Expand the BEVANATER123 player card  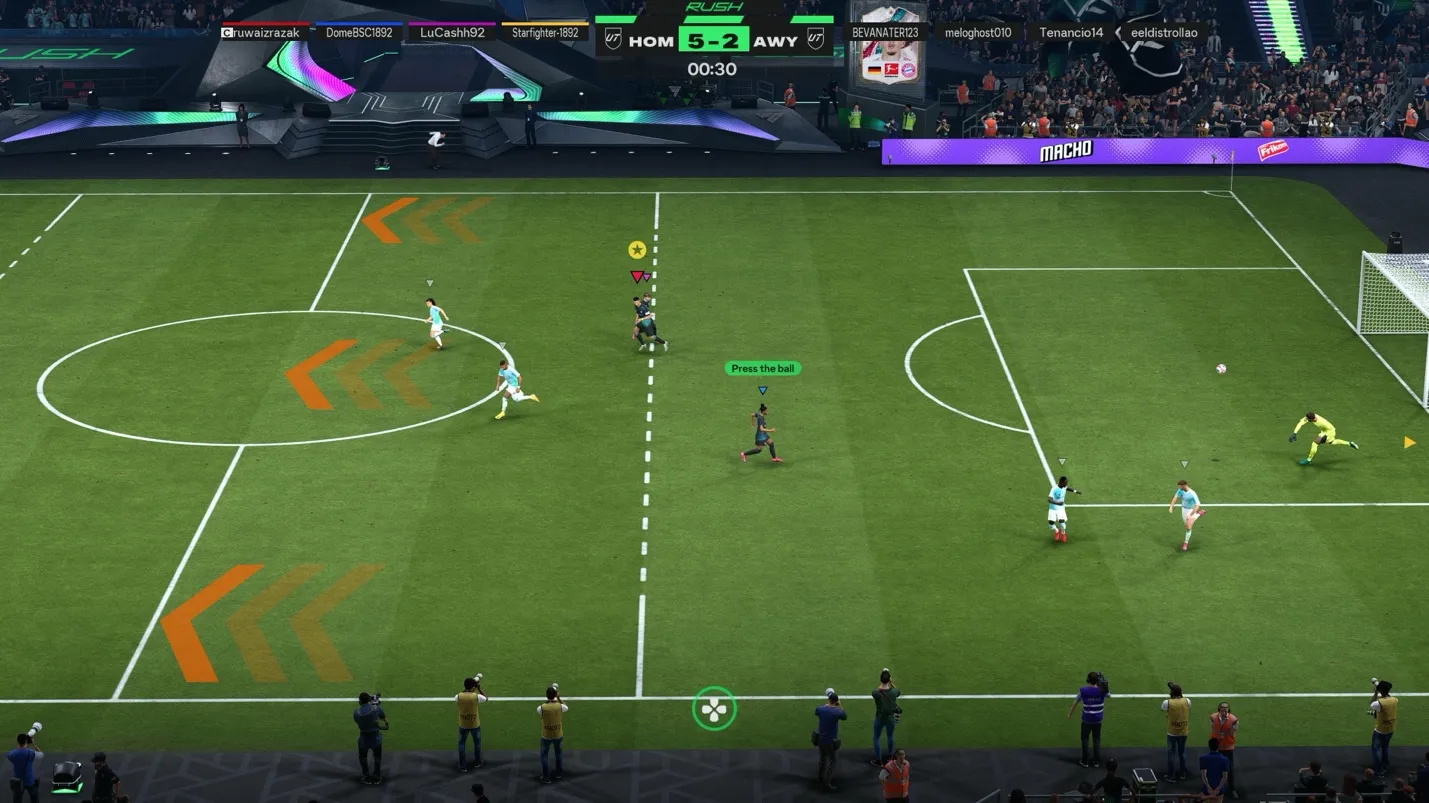tap(888, 32)
